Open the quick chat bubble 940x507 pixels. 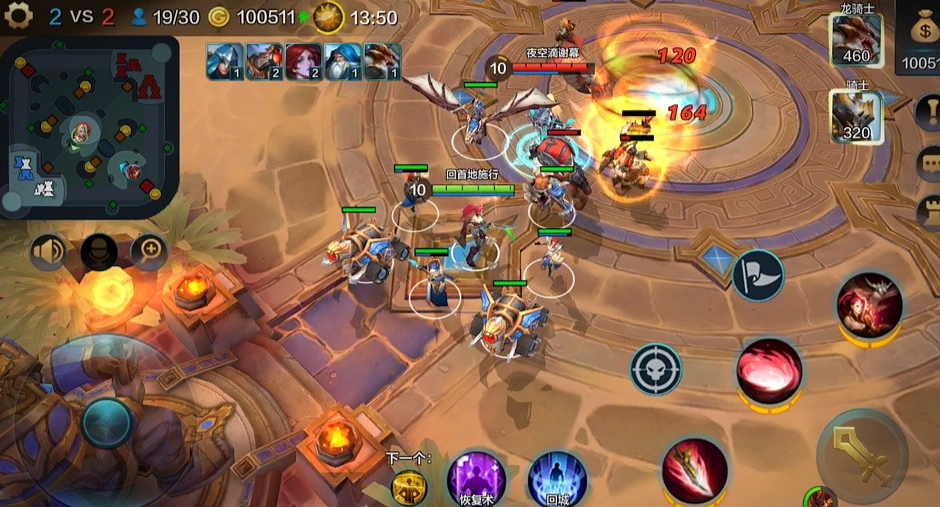click(929, 162)
